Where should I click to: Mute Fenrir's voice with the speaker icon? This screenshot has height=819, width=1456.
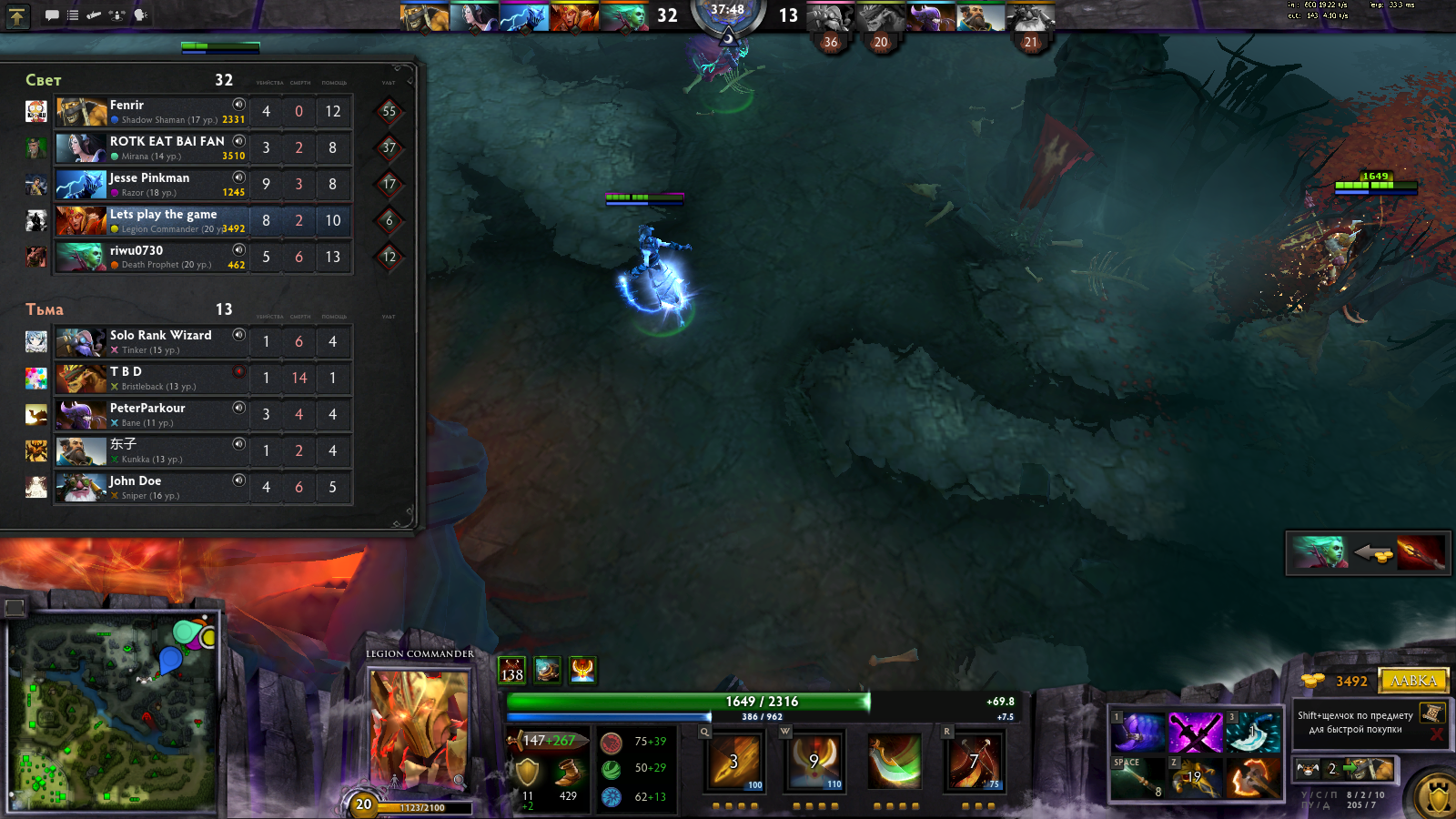238,105
